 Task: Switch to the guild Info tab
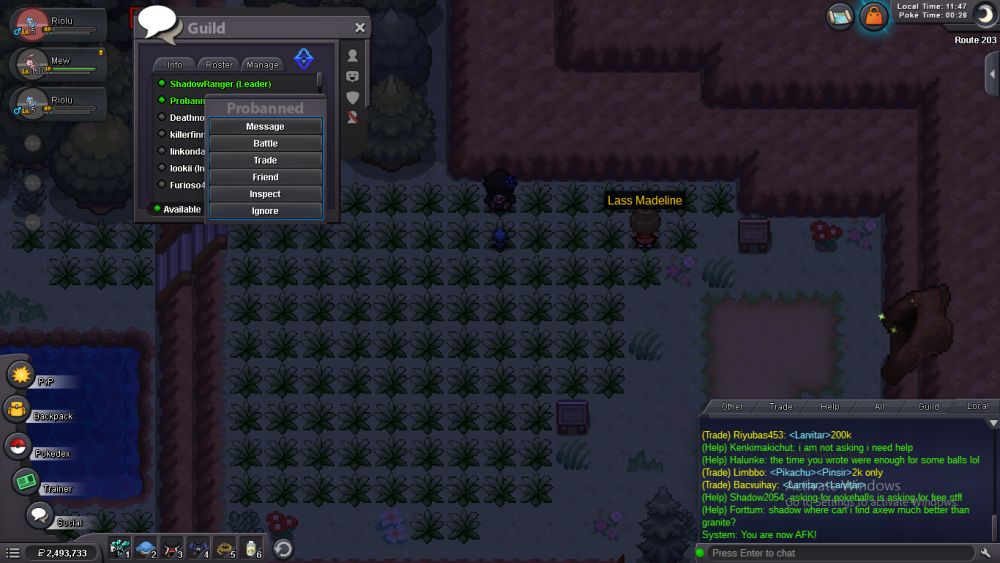click(174, 65)
